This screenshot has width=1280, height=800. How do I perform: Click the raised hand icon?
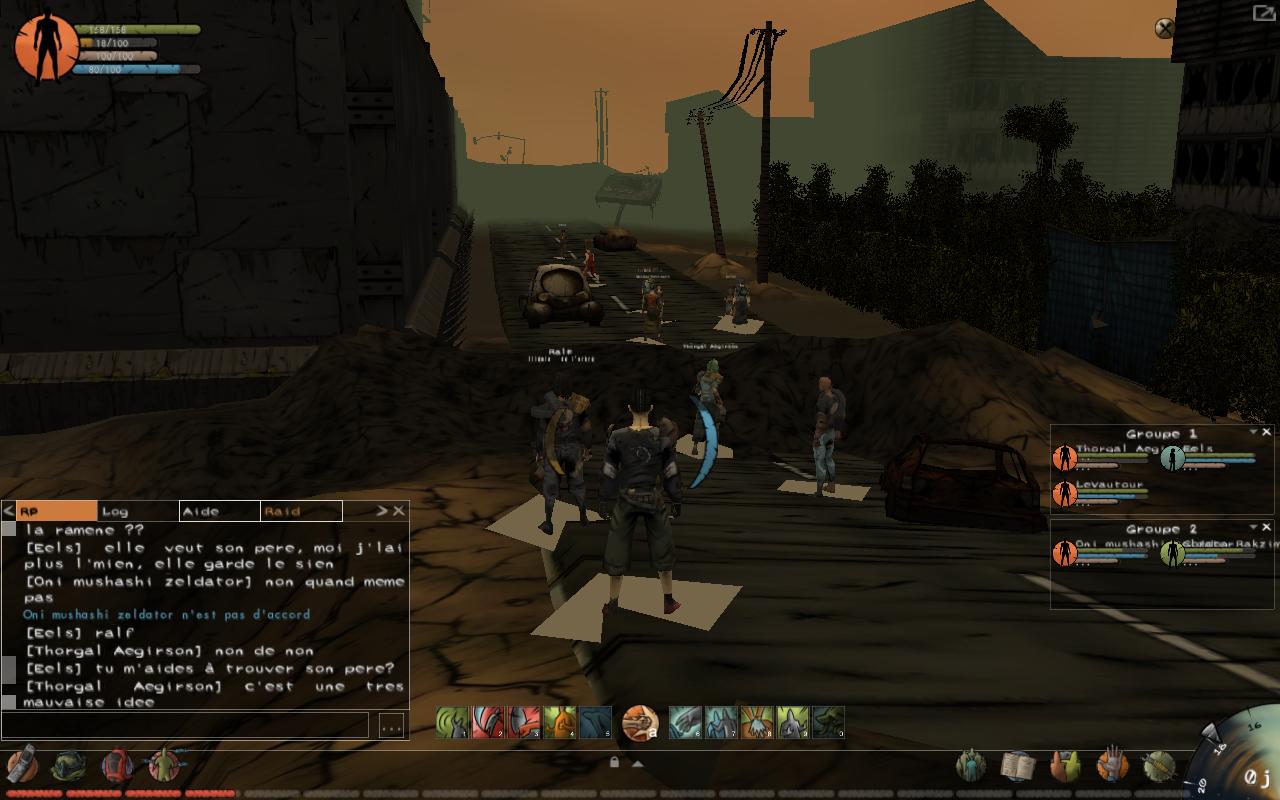1111,765
